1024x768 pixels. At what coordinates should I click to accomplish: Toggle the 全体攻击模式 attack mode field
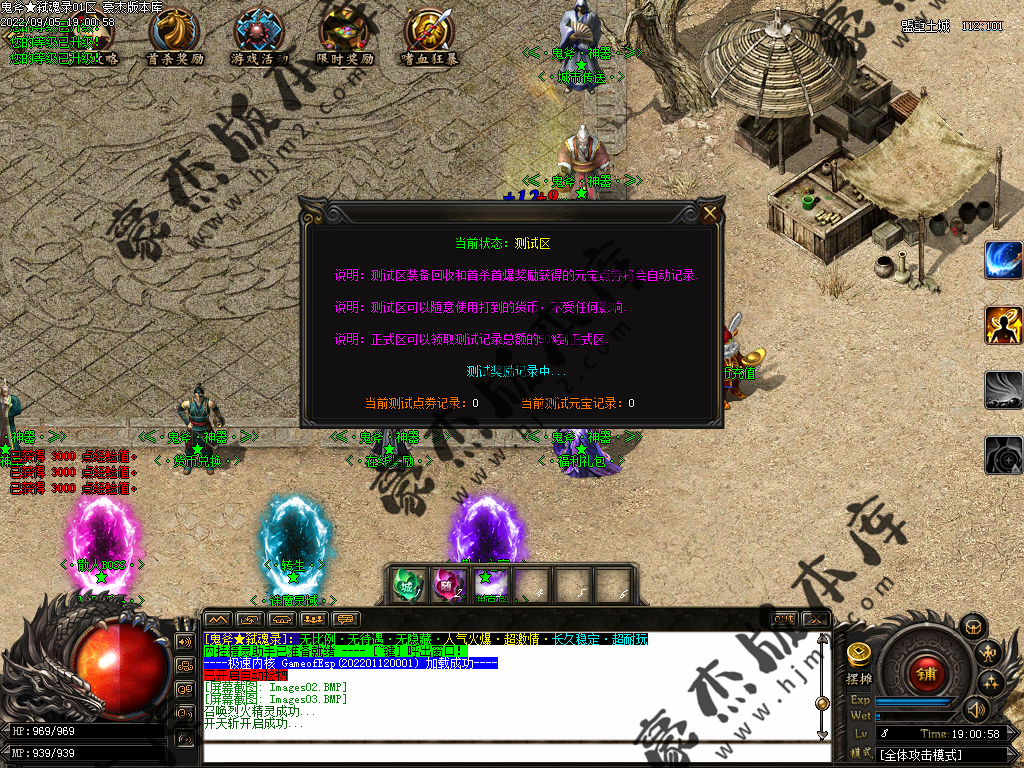pyautogui.click(x=938, y=755)
